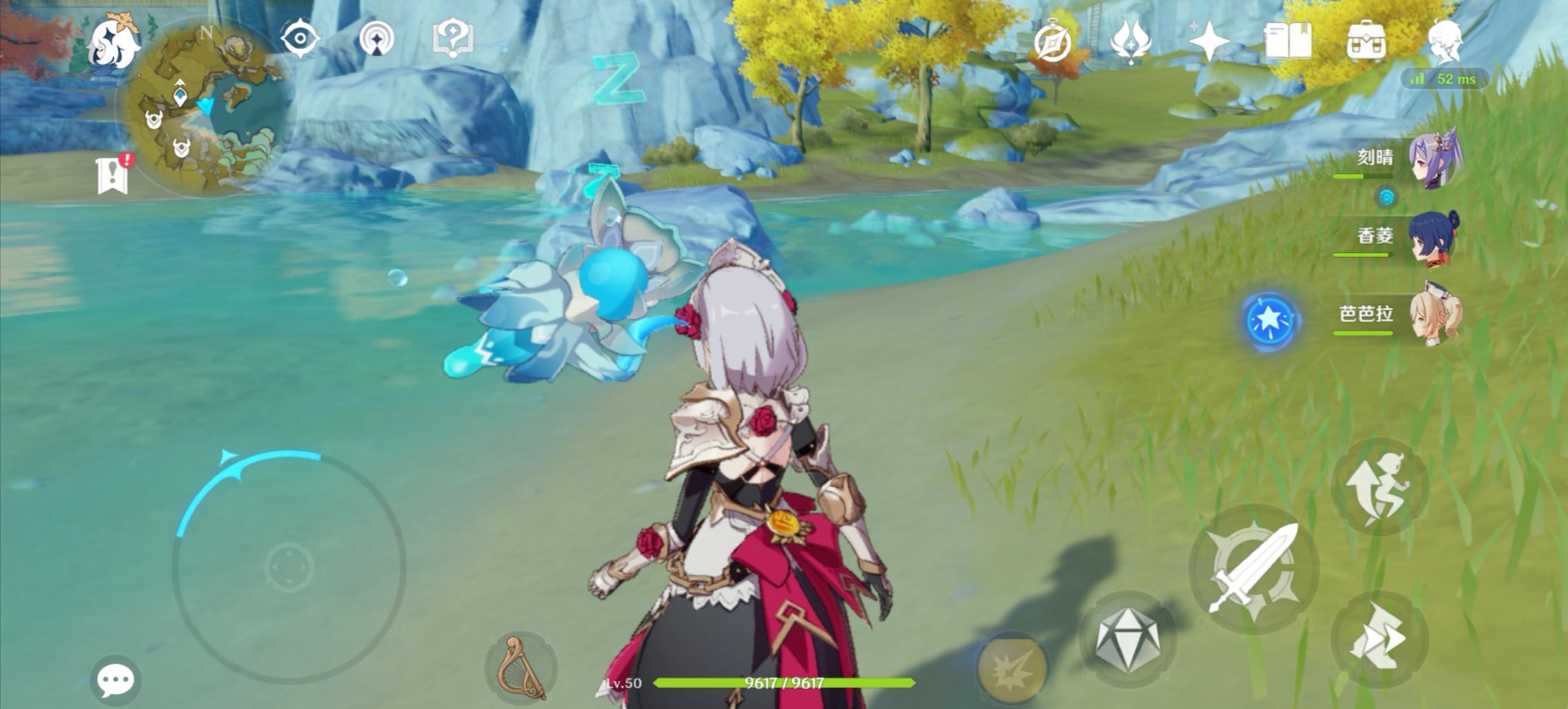Open the quest log bookmark icon
Screen dimensions: 1568x709
pos(114,174)
